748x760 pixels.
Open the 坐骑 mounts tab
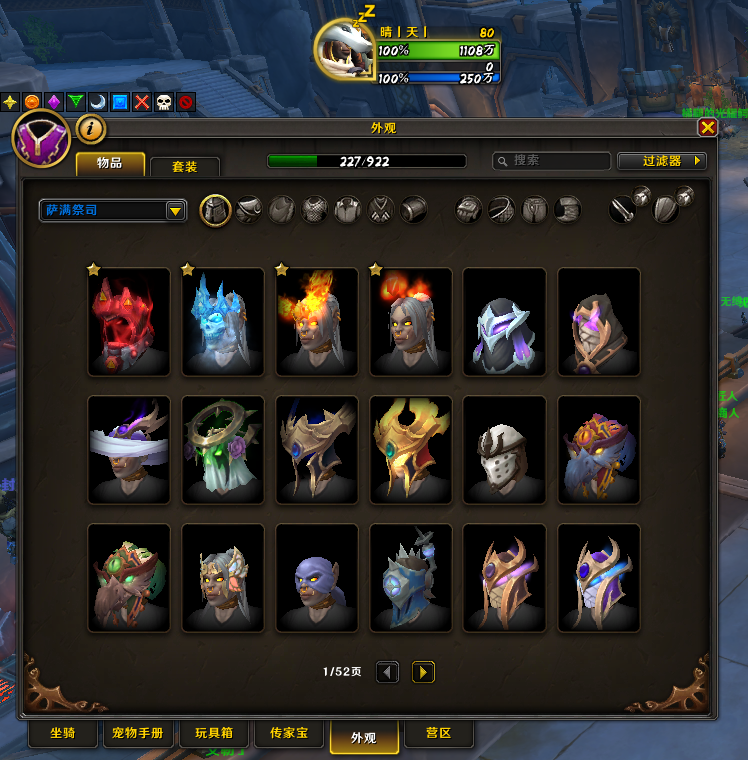62,734
